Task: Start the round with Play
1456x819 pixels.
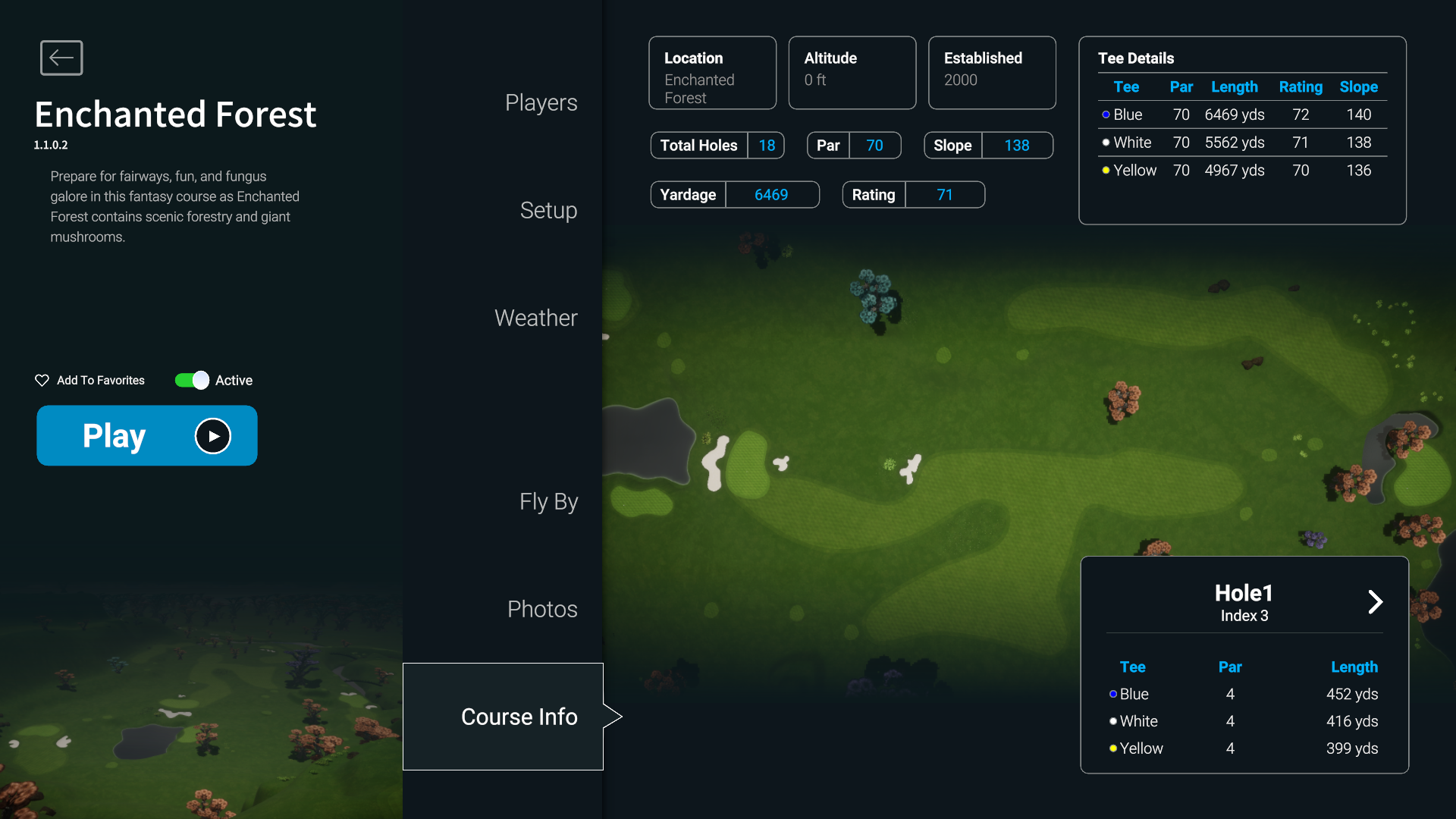Action: [x=147, y=436]
